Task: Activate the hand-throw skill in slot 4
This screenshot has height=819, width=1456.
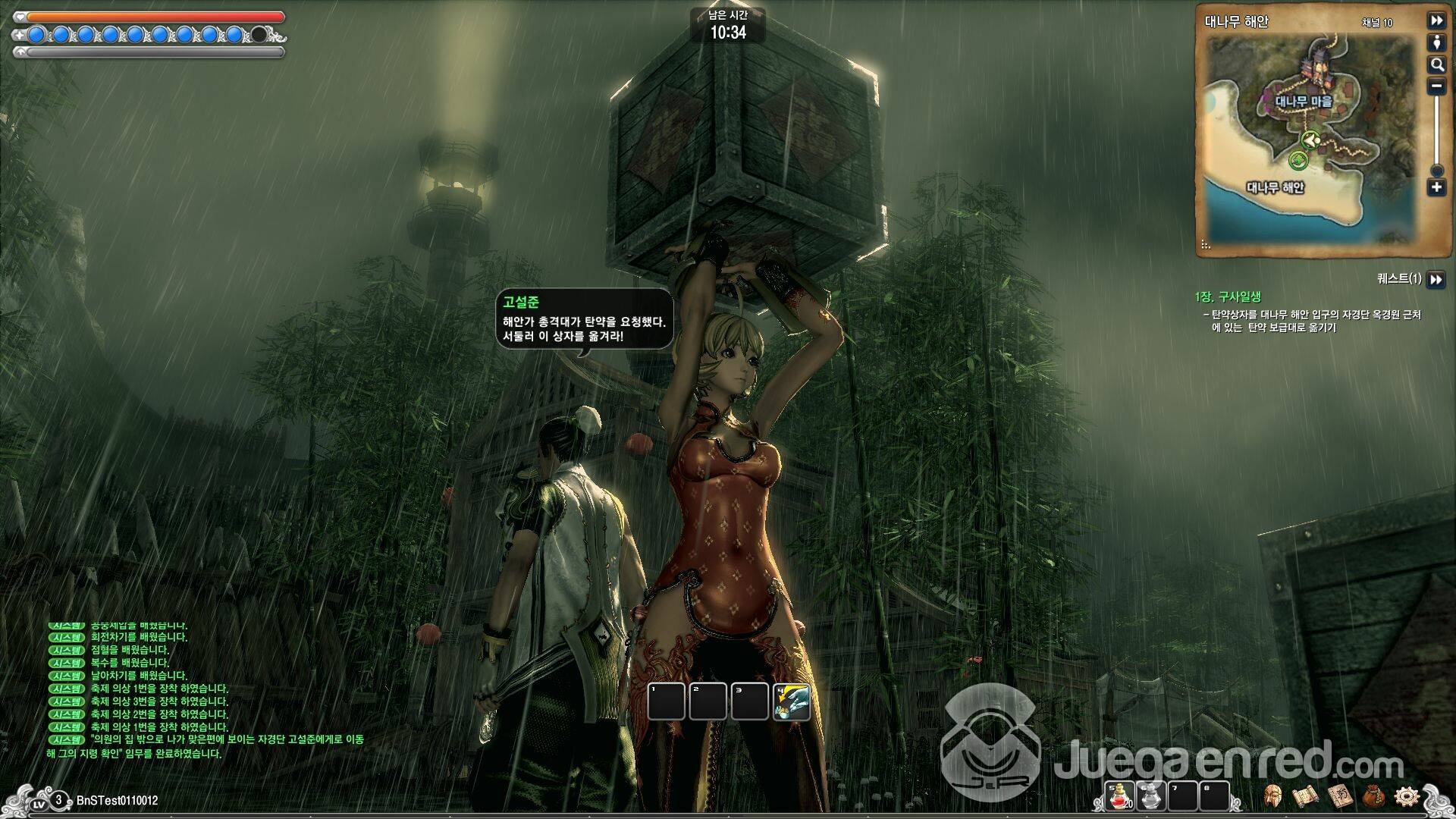Action: coord(791,701)
